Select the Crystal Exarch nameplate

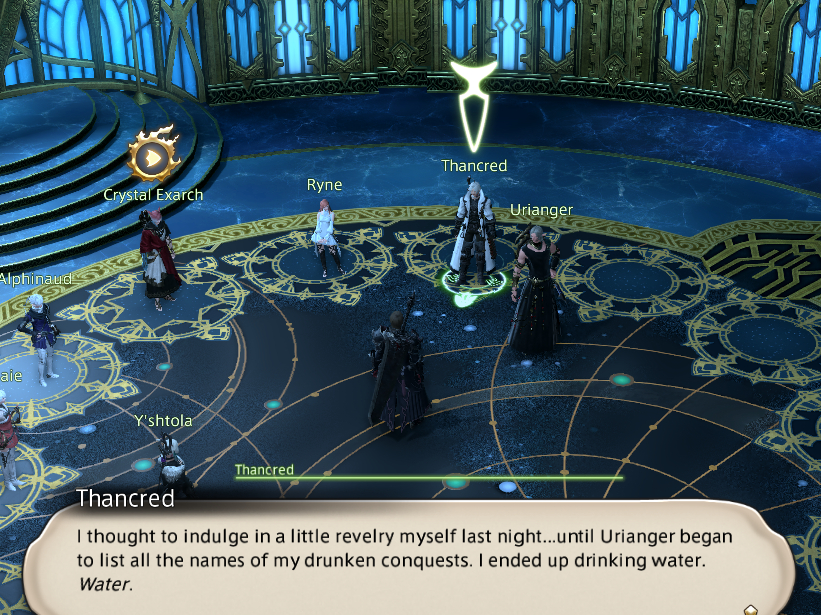tap(153, 195)
